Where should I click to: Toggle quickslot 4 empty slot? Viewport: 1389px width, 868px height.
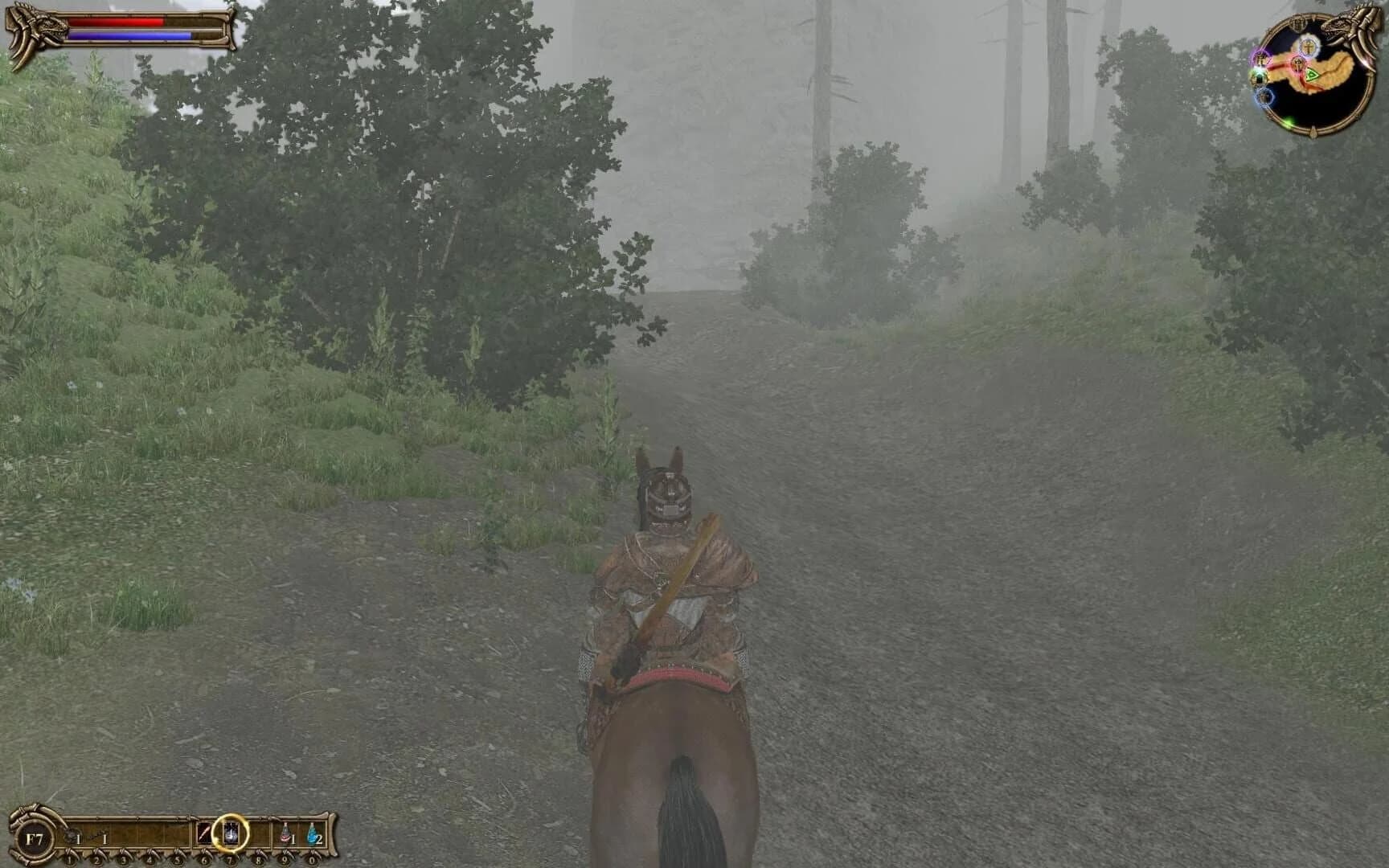150,834
